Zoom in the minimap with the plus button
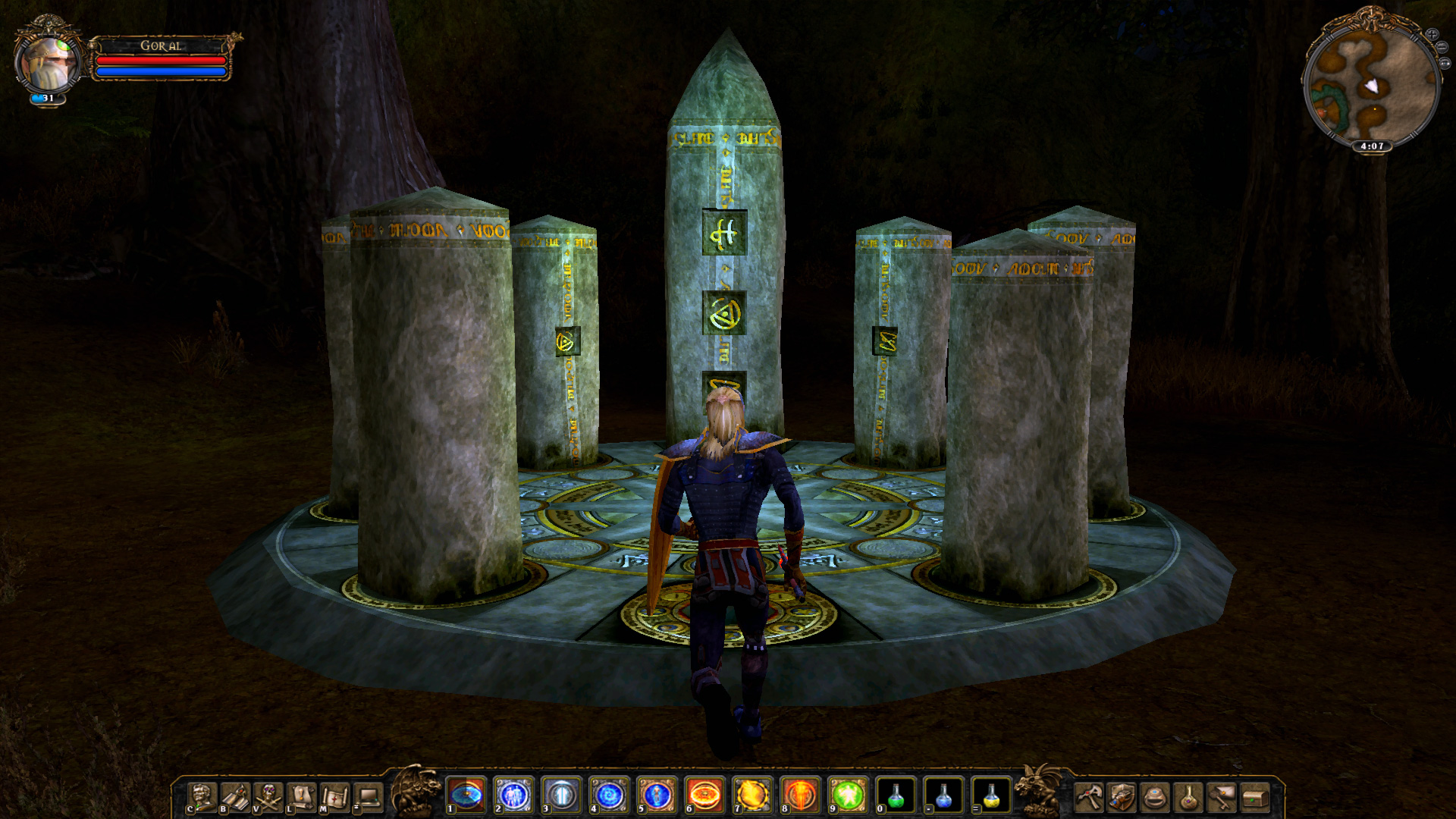Image resolution: width=1456 pixels, height=819 pixels. 1432,34
